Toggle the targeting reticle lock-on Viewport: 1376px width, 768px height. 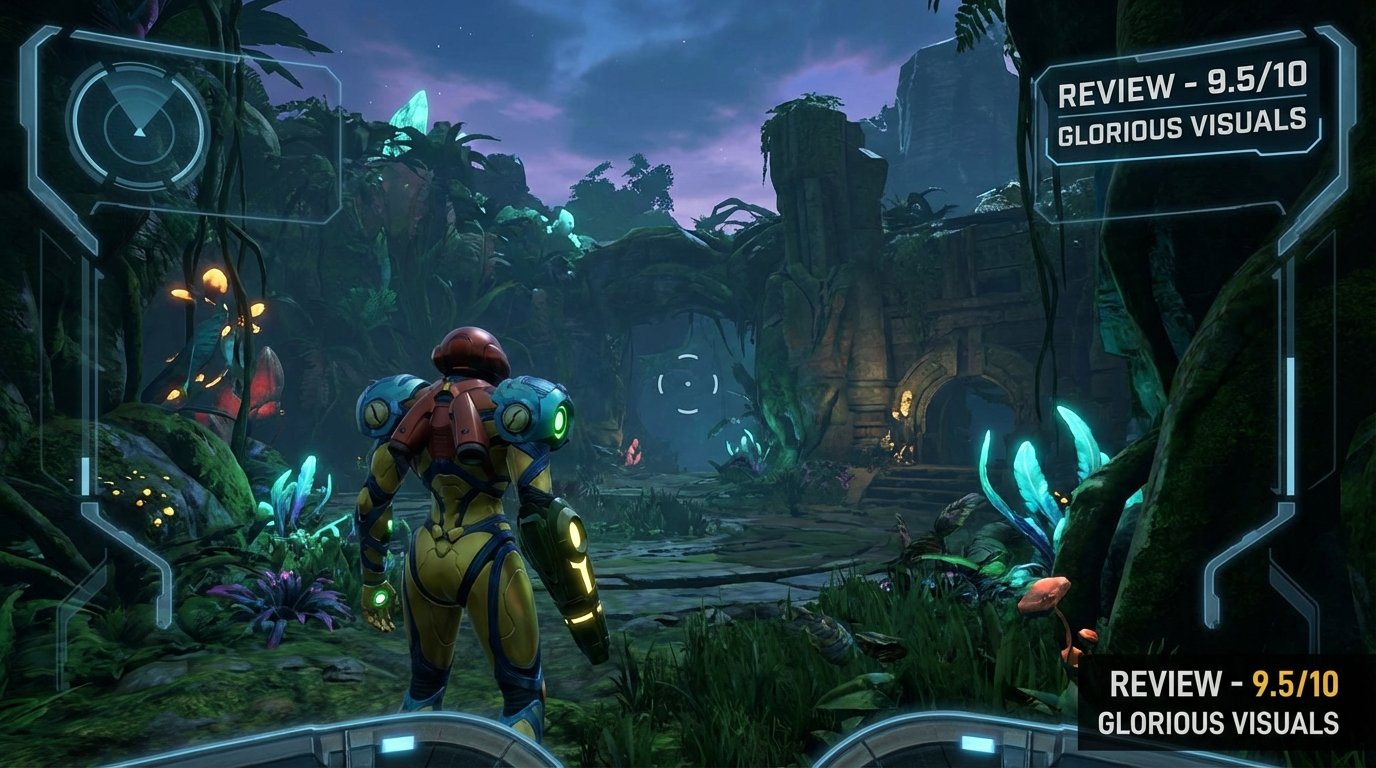(x=689, y=385)
